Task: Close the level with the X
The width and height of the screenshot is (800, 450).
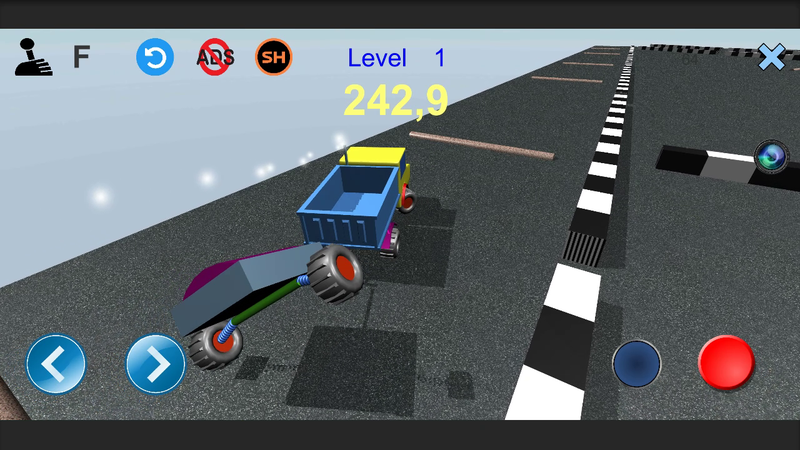Action: [x=771, y=57]
